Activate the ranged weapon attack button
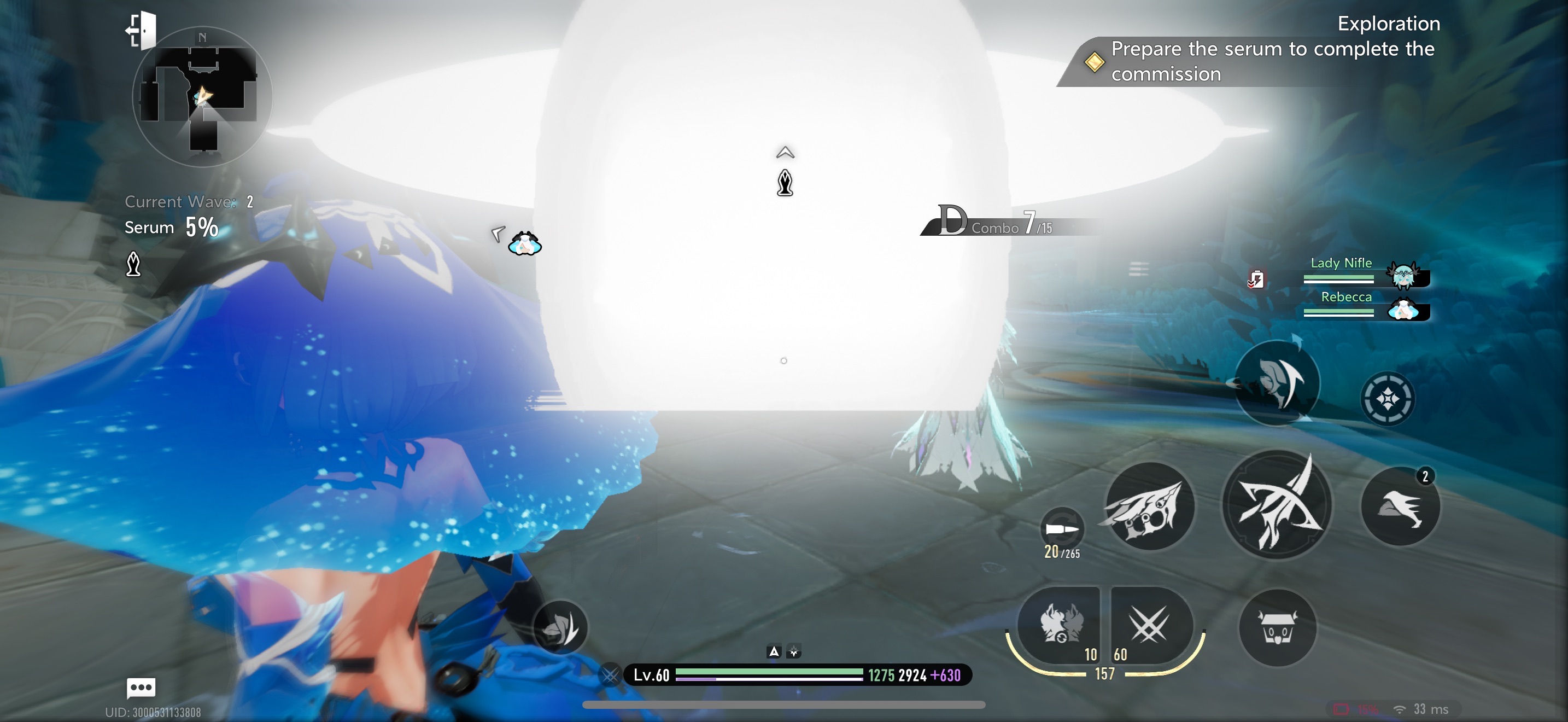The width and height of the screenshot is (1568, 722). 1148,506
